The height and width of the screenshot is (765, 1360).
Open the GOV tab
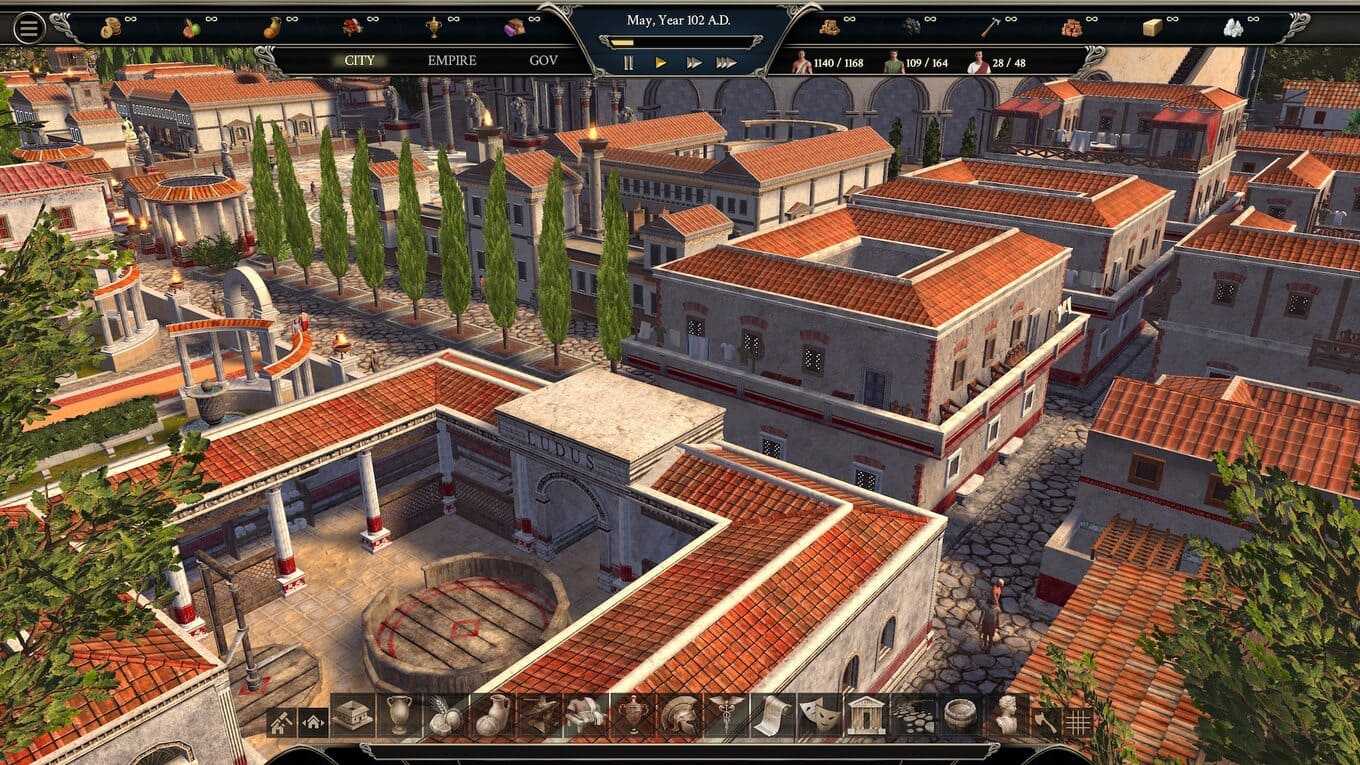coord(543,61)
